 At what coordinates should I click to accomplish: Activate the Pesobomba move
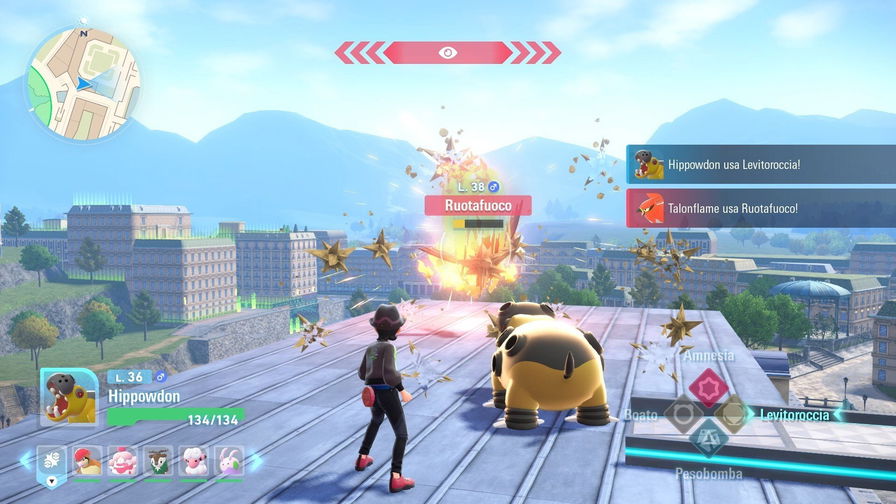point(708,439)
